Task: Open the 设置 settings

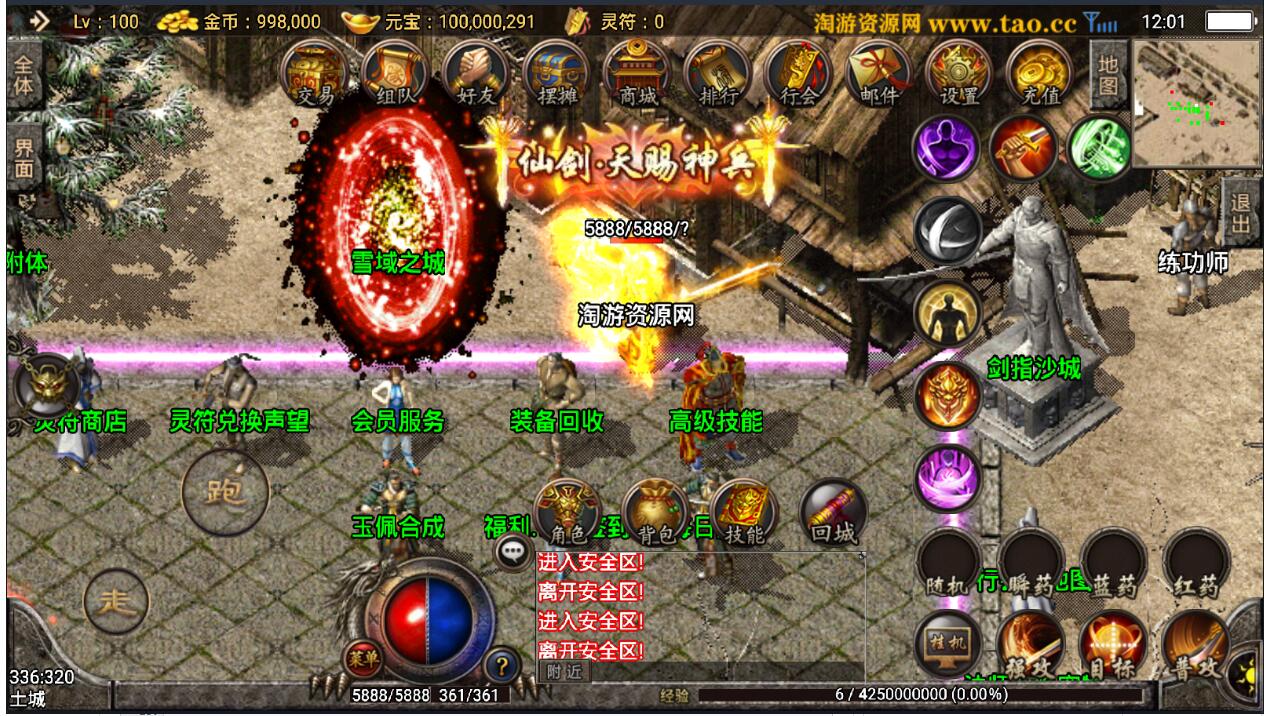Action: (959, 73)
